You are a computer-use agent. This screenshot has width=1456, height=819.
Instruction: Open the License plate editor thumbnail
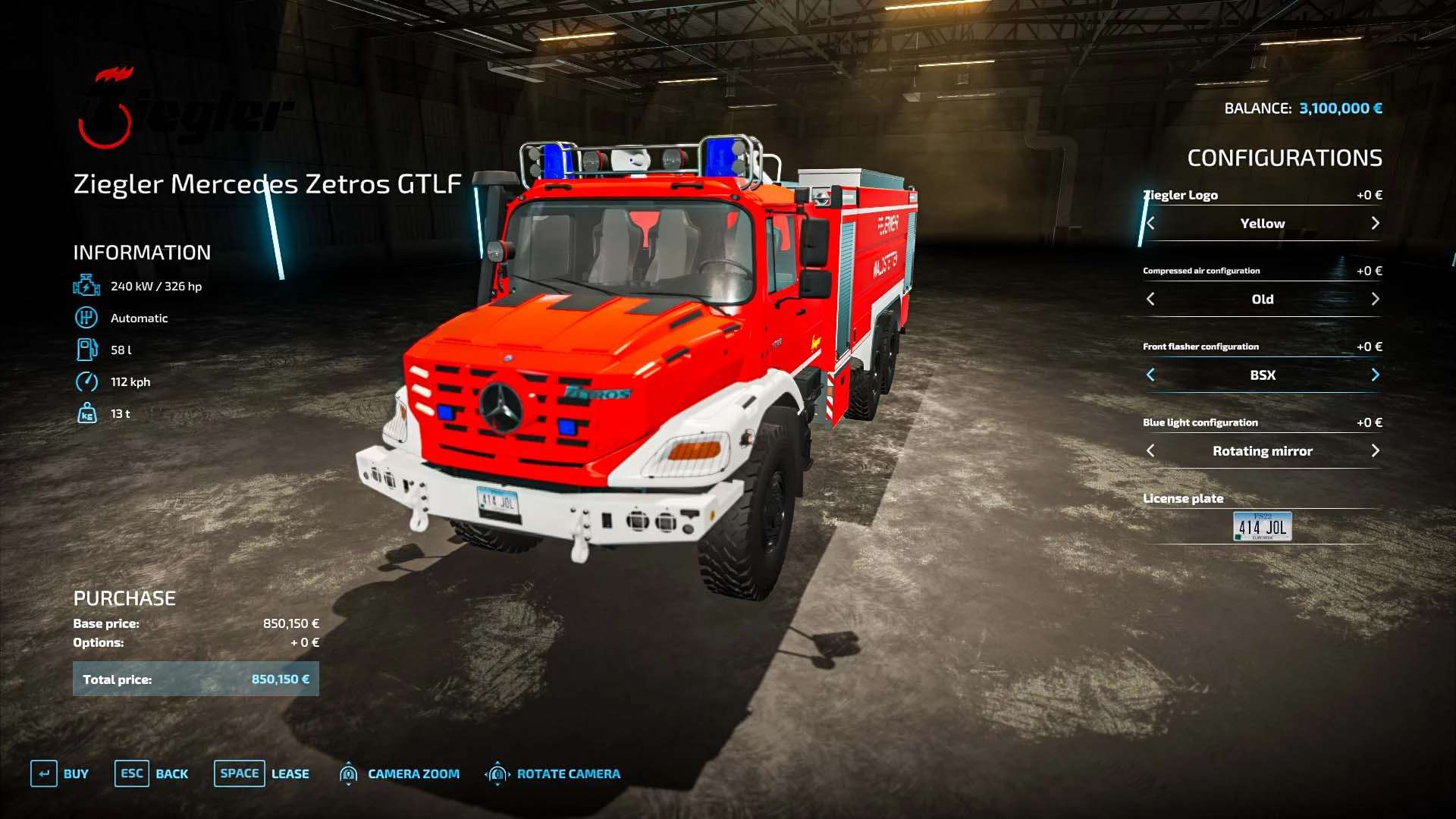[1262, 526]
